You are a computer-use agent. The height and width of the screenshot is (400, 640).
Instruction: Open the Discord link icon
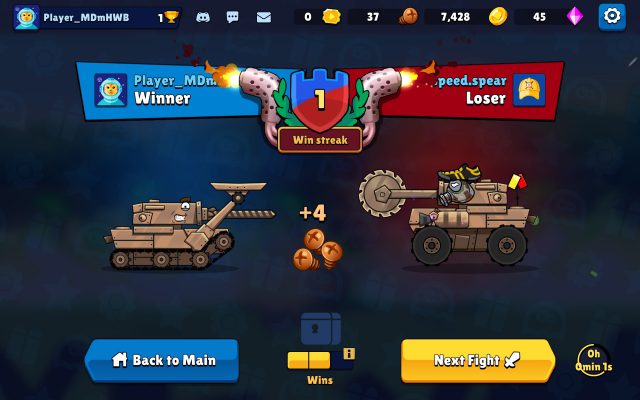click(204, 17)
